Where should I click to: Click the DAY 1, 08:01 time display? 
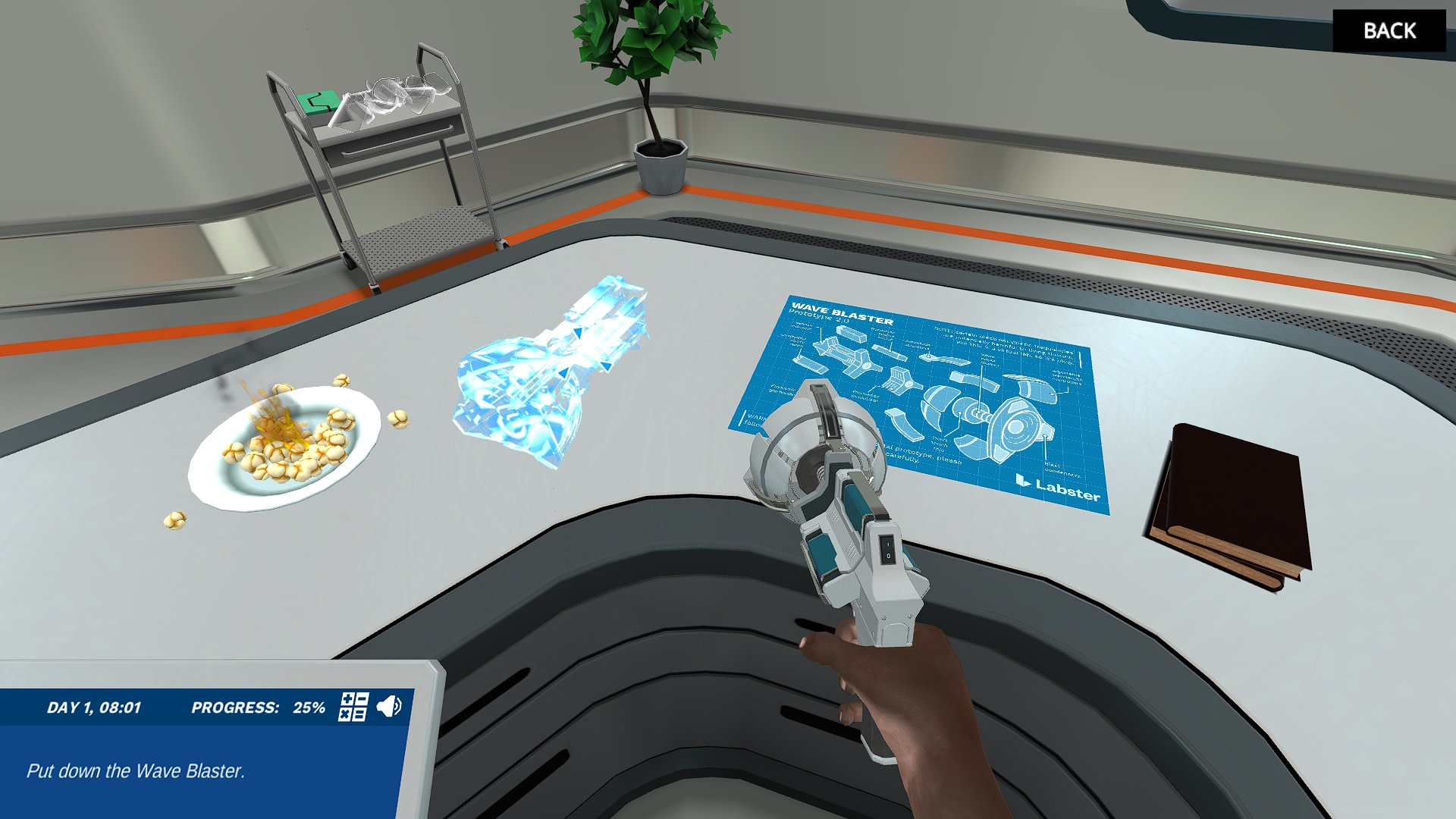(x=95, y=707)
